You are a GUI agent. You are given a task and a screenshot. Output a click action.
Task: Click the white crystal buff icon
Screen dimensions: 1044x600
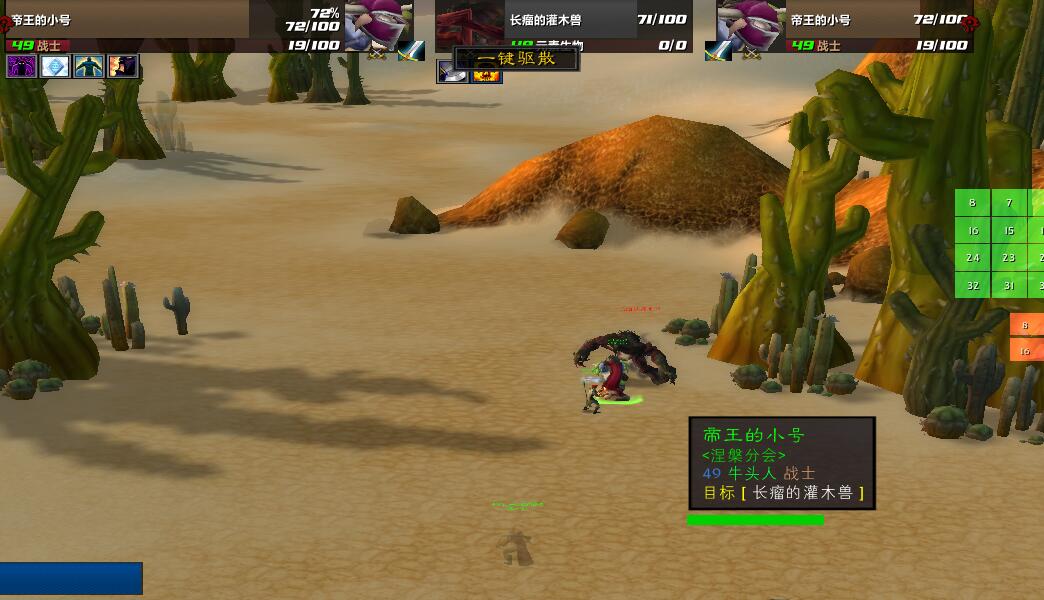tap(55, 67)
